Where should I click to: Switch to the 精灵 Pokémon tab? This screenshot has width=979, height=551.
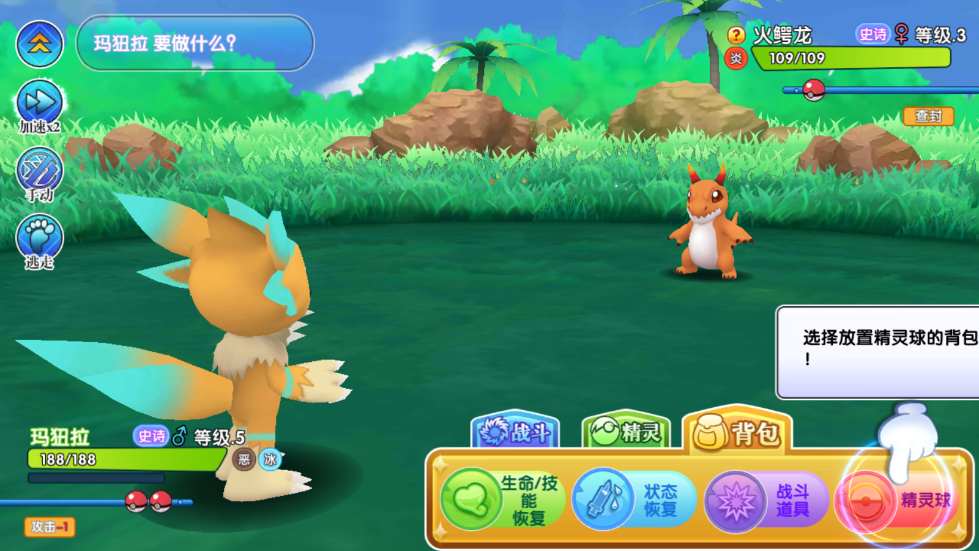click(x=626, y=432)
